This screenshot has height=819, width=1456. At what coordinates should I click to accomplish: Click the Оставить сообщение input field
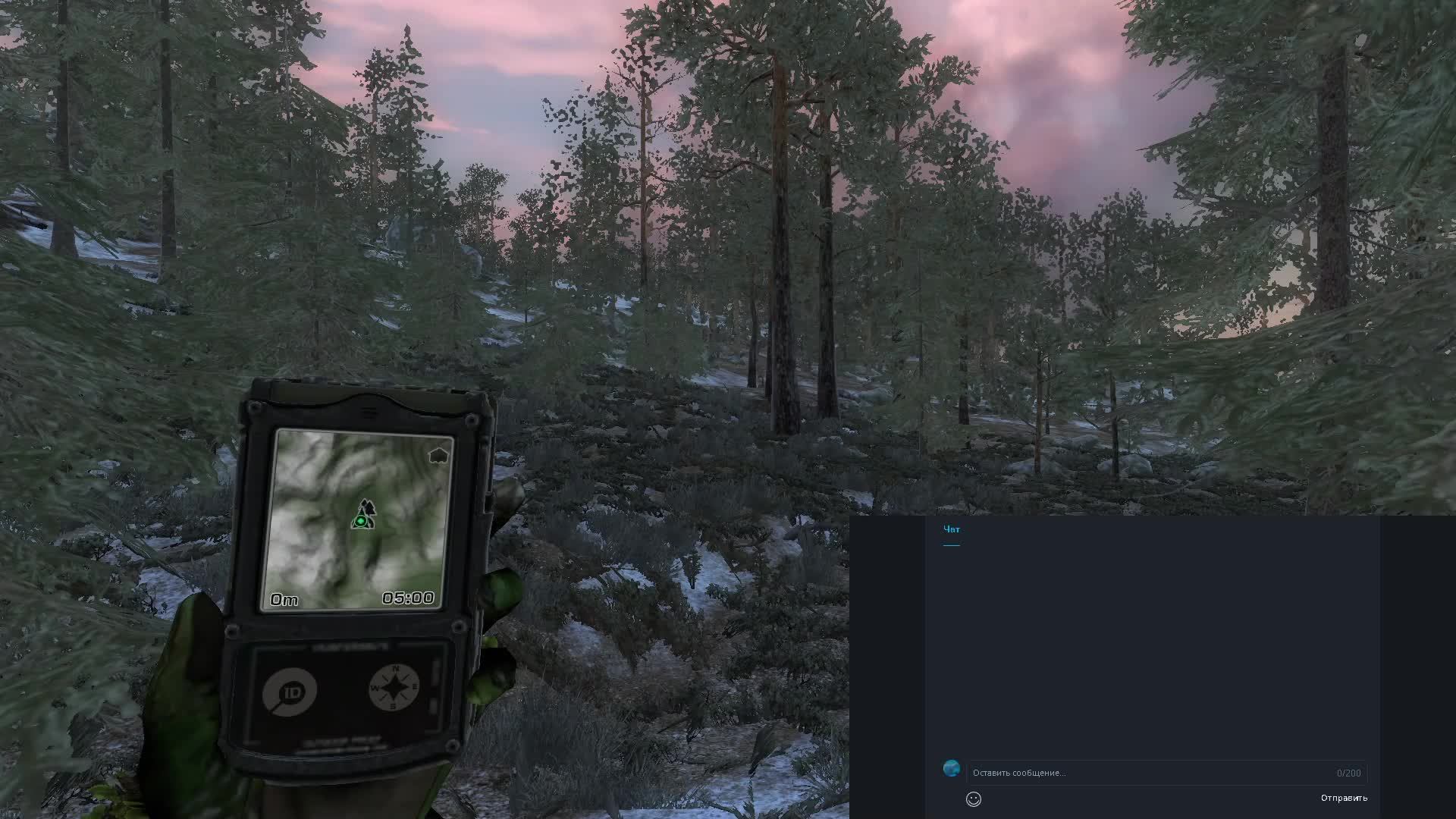tap(1100, 773)
